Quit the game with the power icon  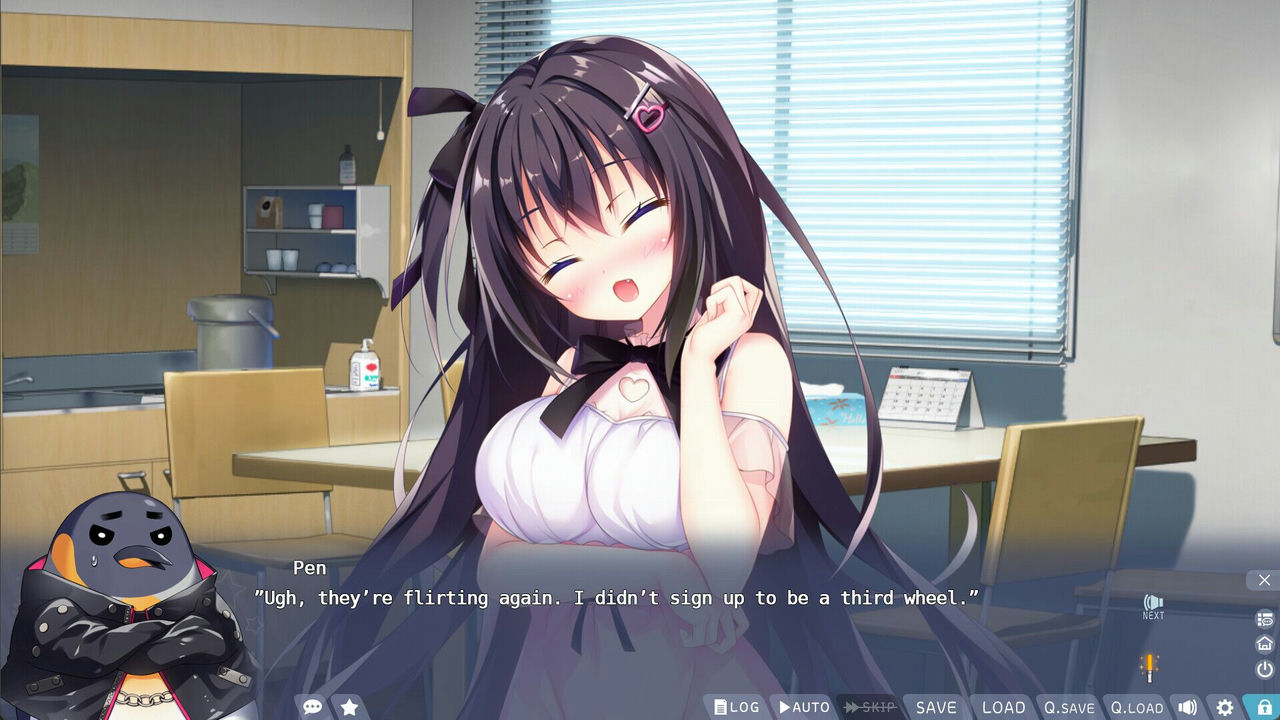click(1263, 666)
